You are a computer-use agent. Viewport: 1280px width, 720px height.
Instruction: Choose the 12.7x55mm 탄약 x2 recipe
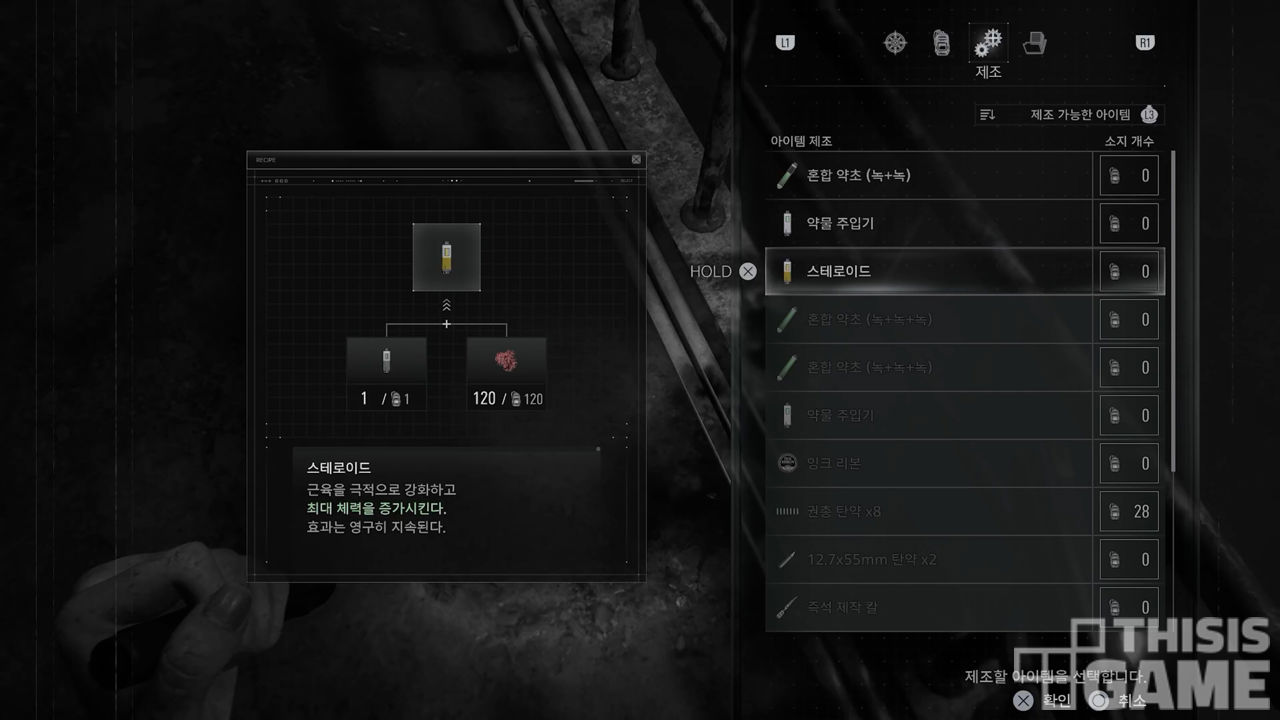tap(930, 559)
